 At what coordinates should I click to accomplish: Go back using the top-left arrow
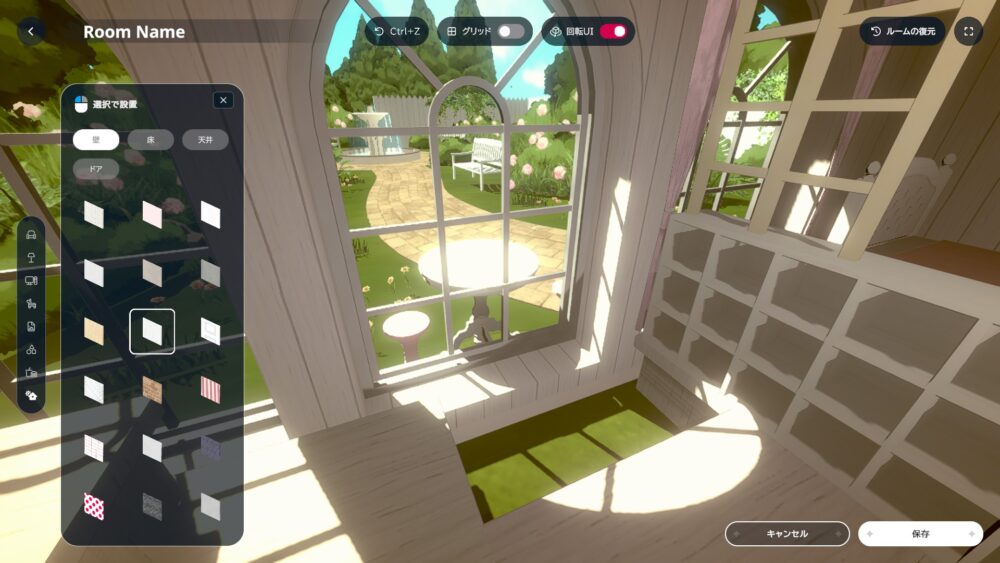(31, 31)
